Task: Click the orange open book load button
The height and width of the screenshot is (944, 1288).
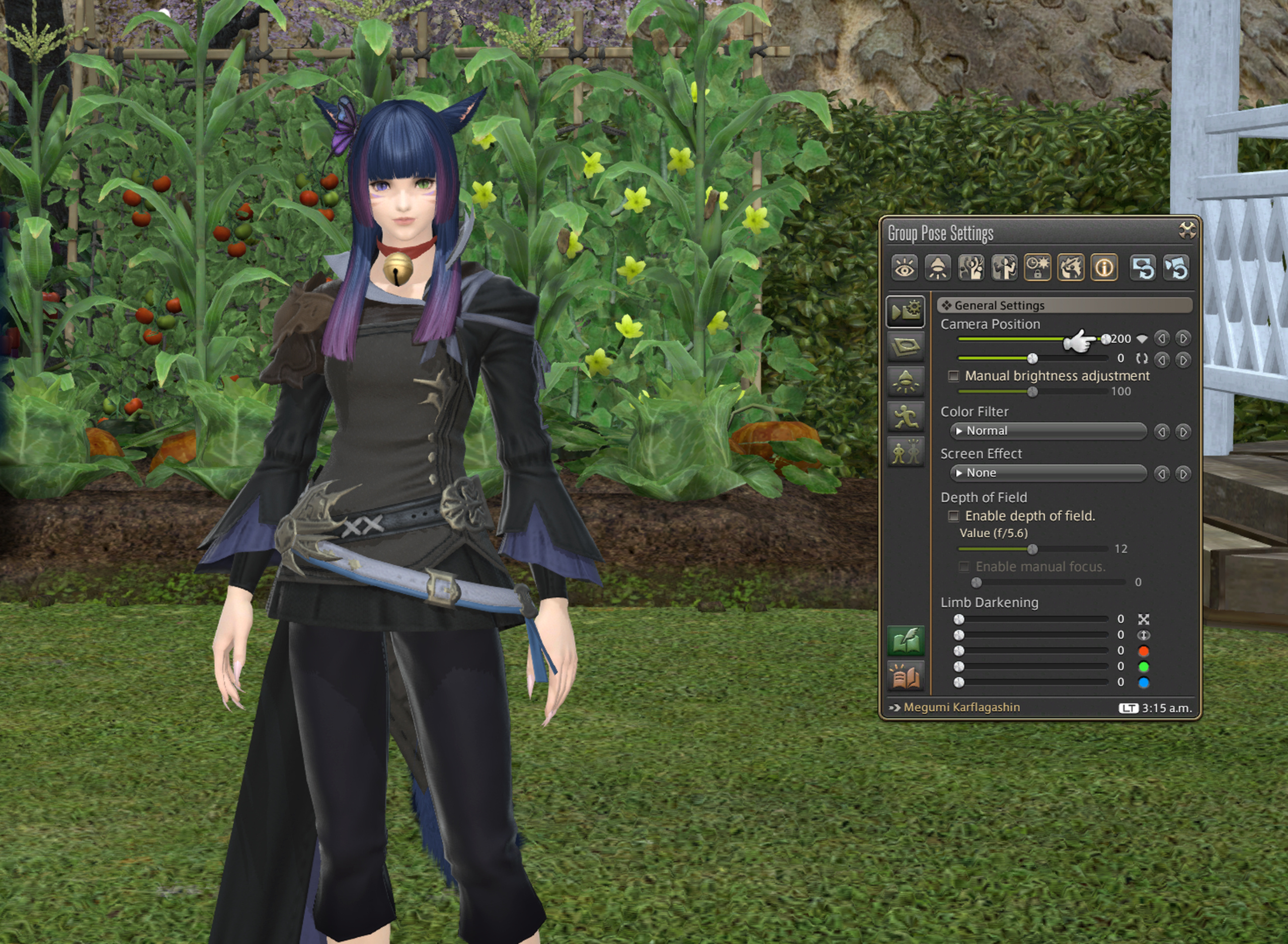Action: [906, 676]
